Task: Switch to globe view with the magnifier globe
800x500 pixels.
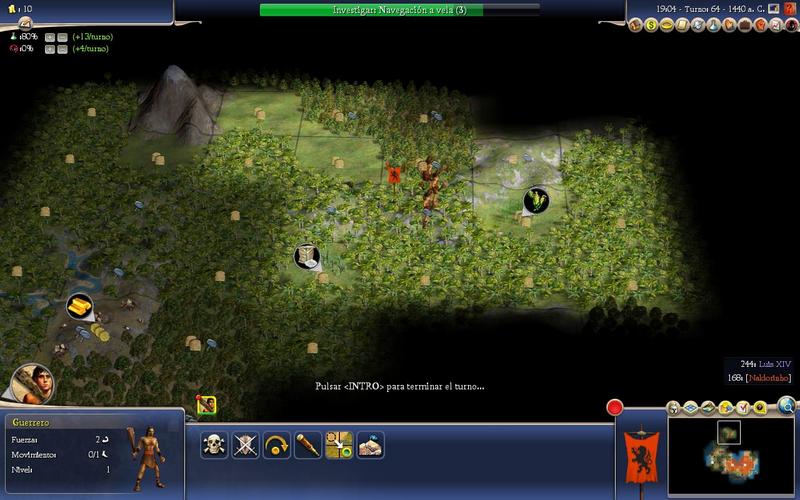Action: (x=787, y=406)
